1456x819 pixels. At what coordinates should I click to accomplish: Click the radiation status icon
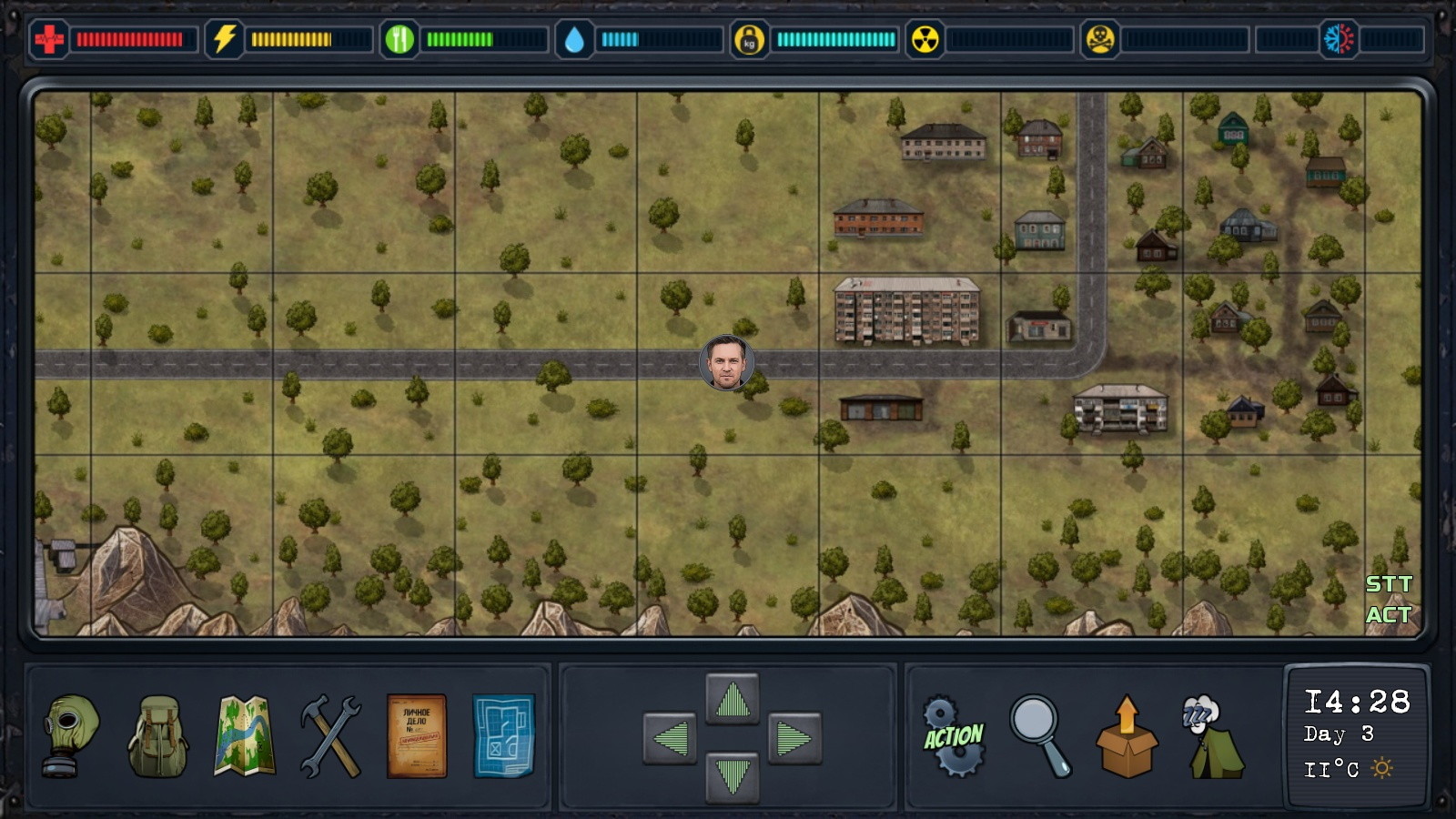[927, 39]
